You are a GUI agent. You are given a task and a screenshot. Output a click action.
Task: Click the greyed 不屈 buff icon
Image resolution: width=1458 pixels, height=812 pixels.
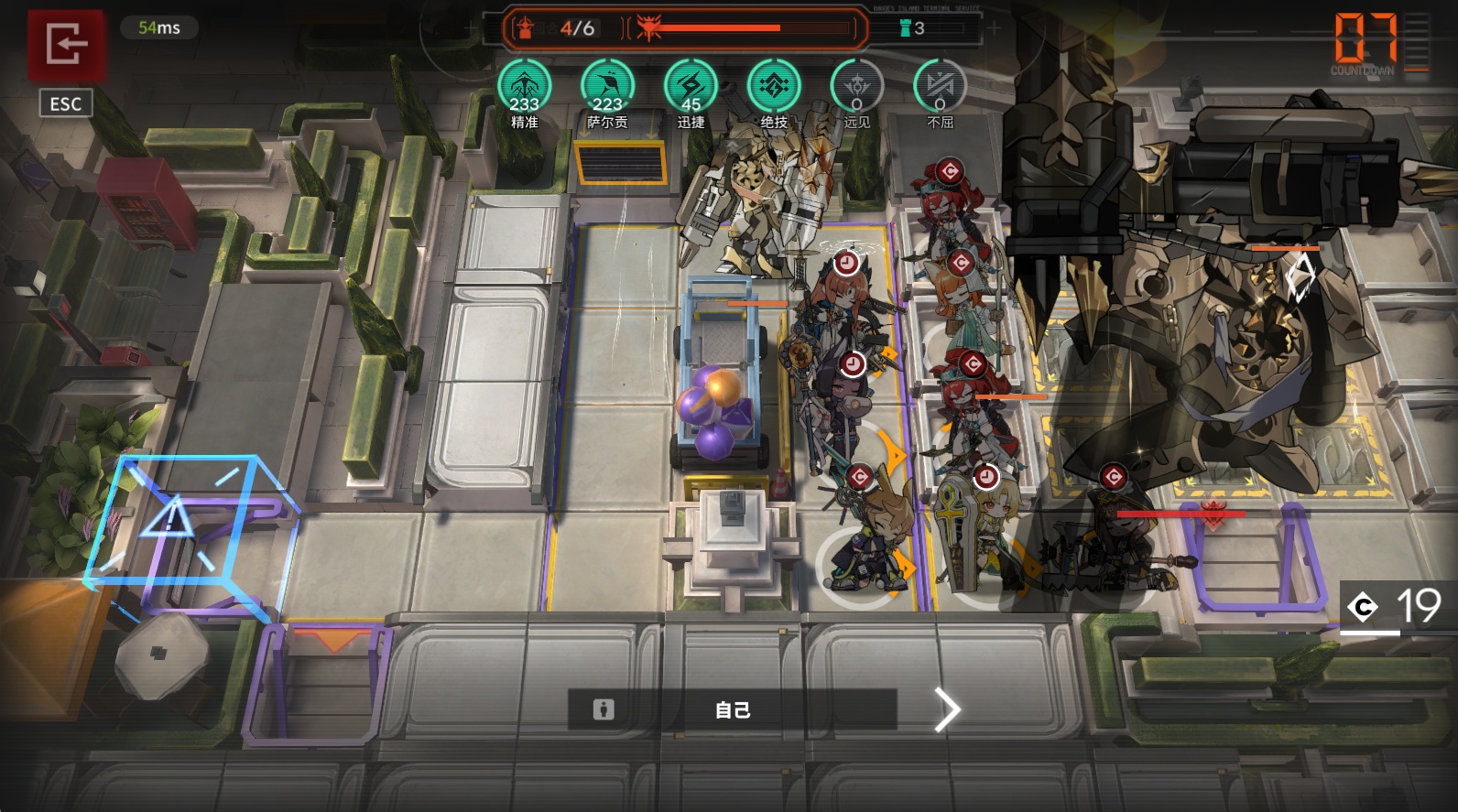coord(941,88)
